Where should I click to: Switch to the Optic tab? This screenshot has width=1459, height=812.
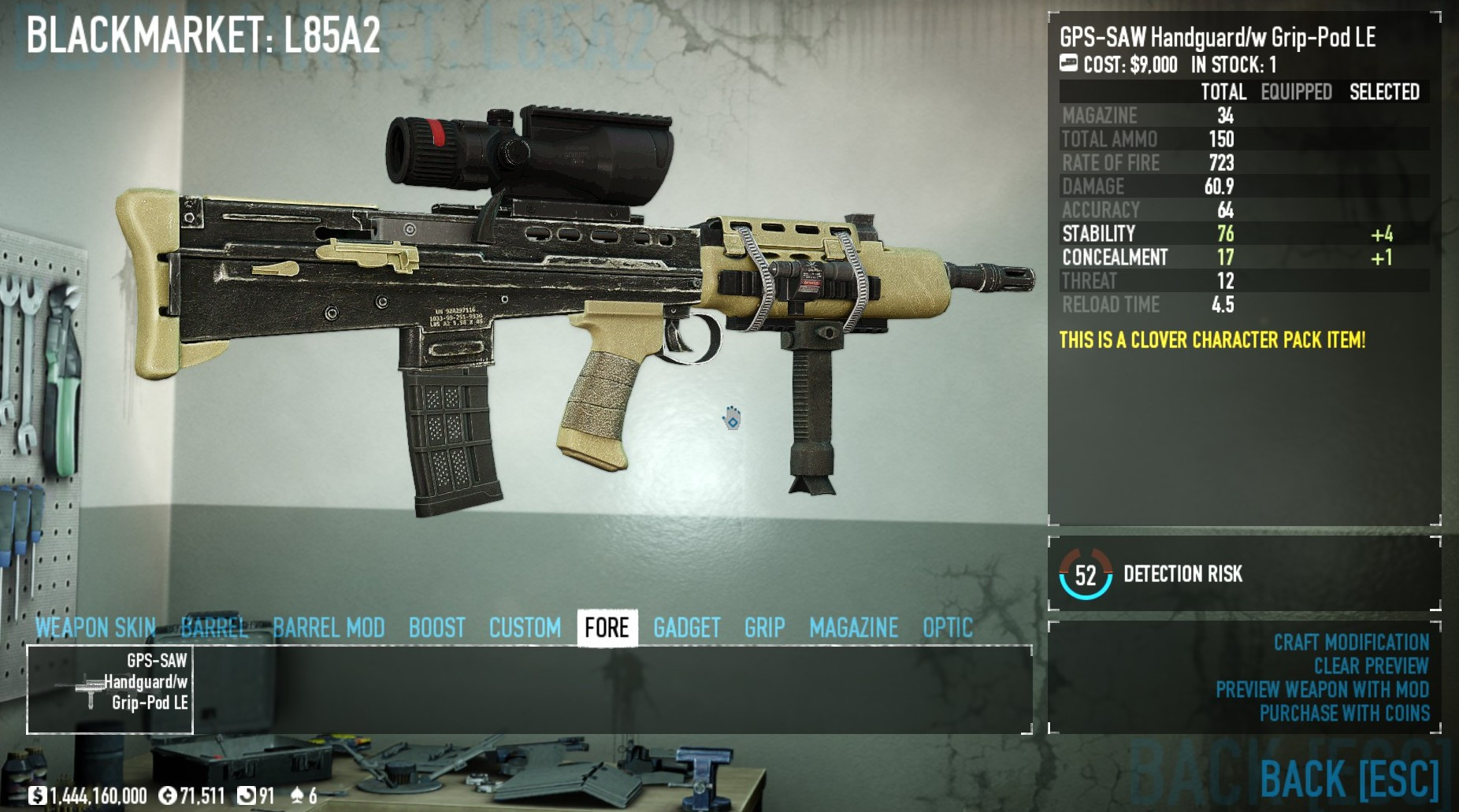[x=948, y=628]
